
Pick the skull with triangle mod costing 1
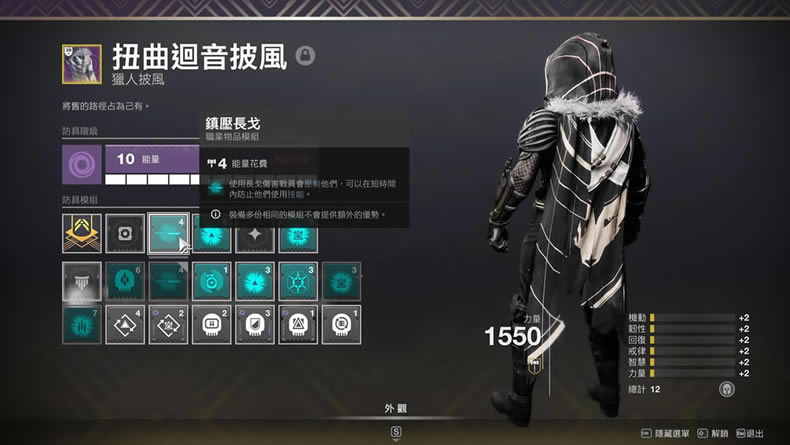[x=298, y=325]
